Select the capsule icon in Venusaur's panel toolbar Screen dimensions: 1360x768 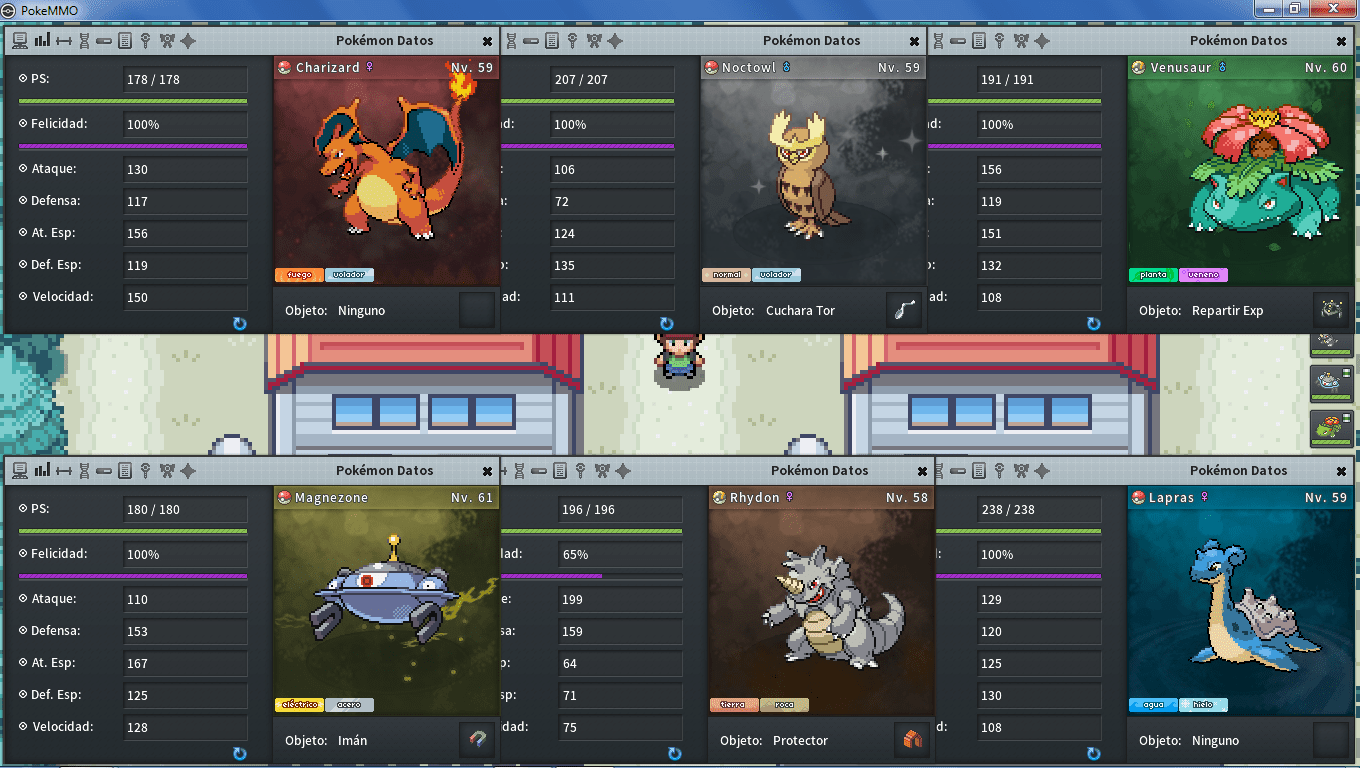click(x=956, y=41)
